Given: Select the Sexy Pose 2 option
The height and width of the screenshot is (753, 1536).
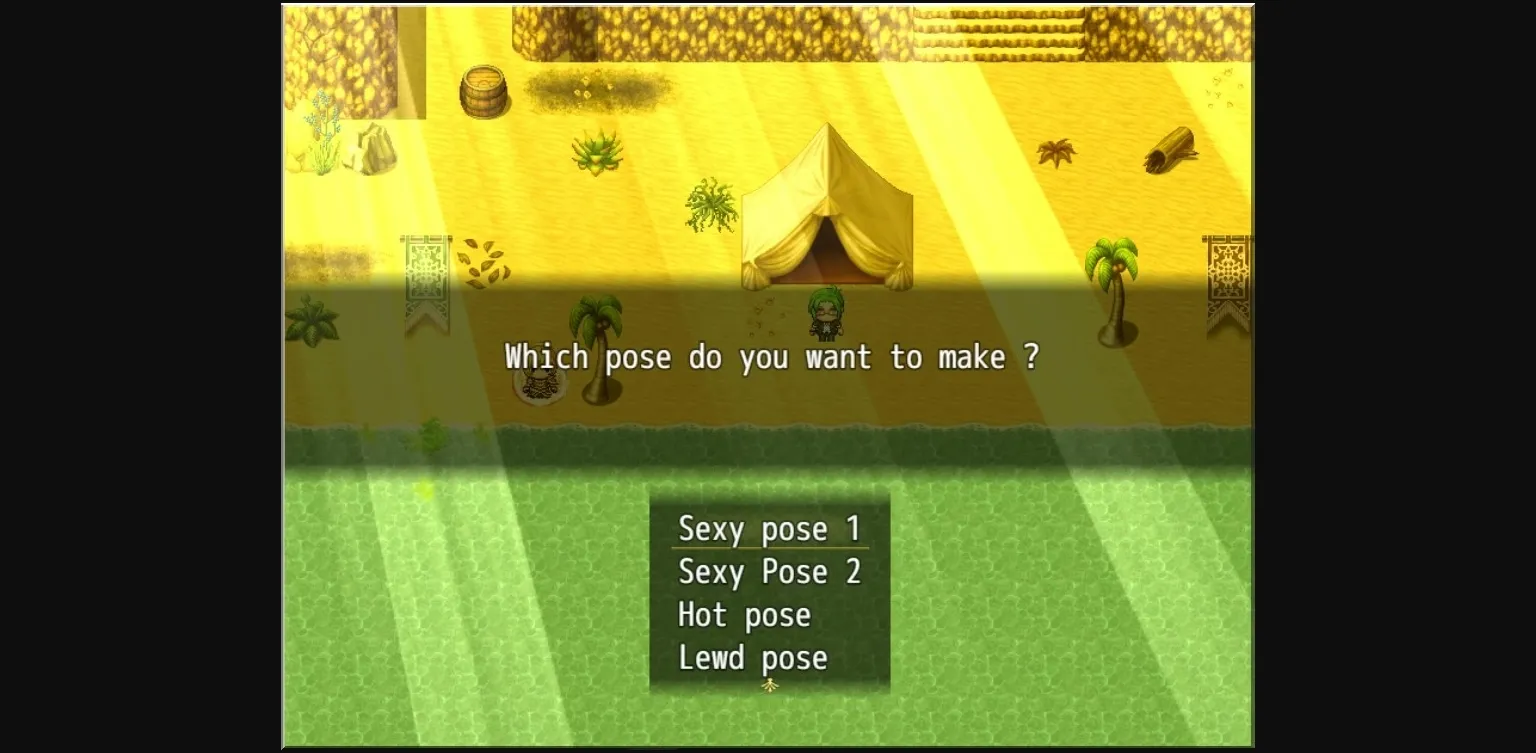Looking at the screenshot, I should click(770, 572).
